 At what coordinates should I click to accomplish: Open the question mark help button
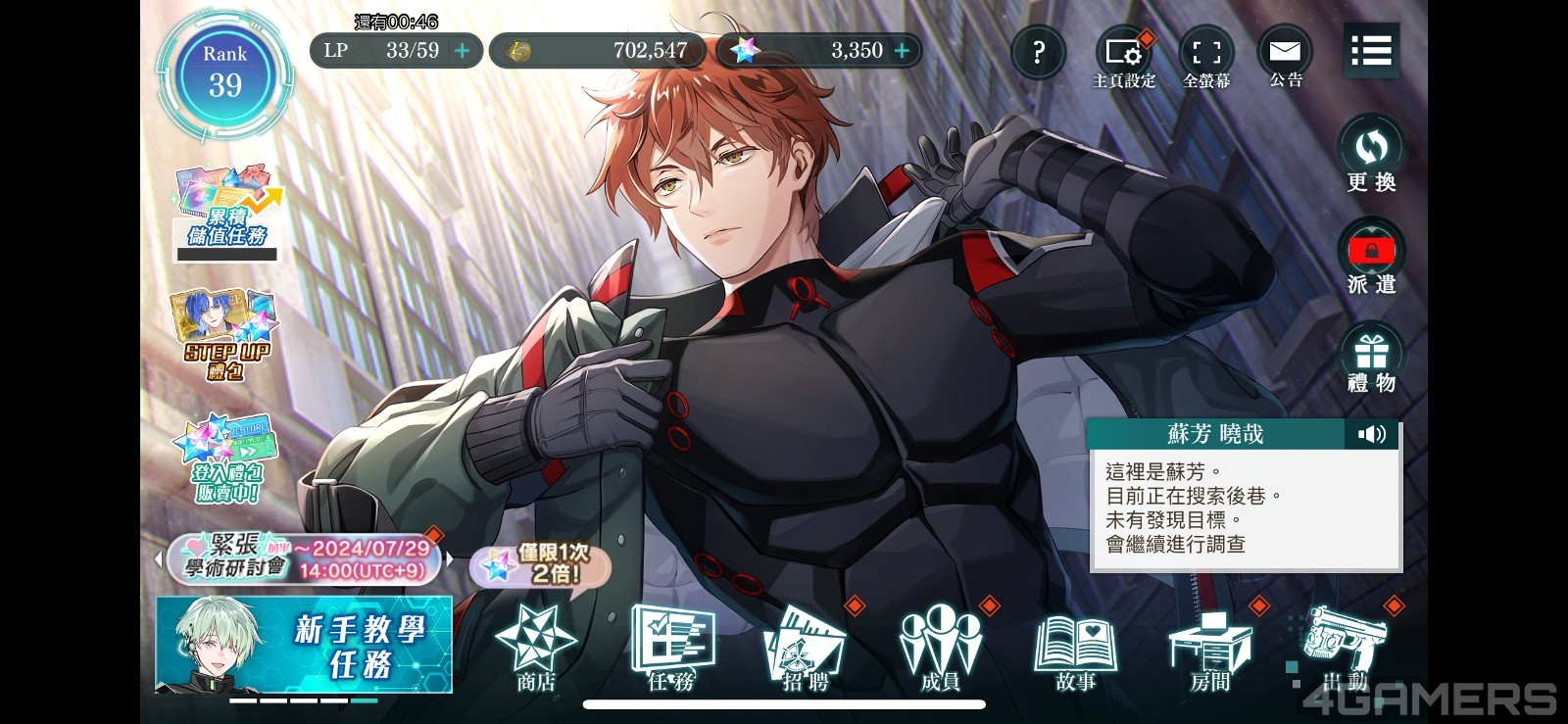(x=1038, y=52)
